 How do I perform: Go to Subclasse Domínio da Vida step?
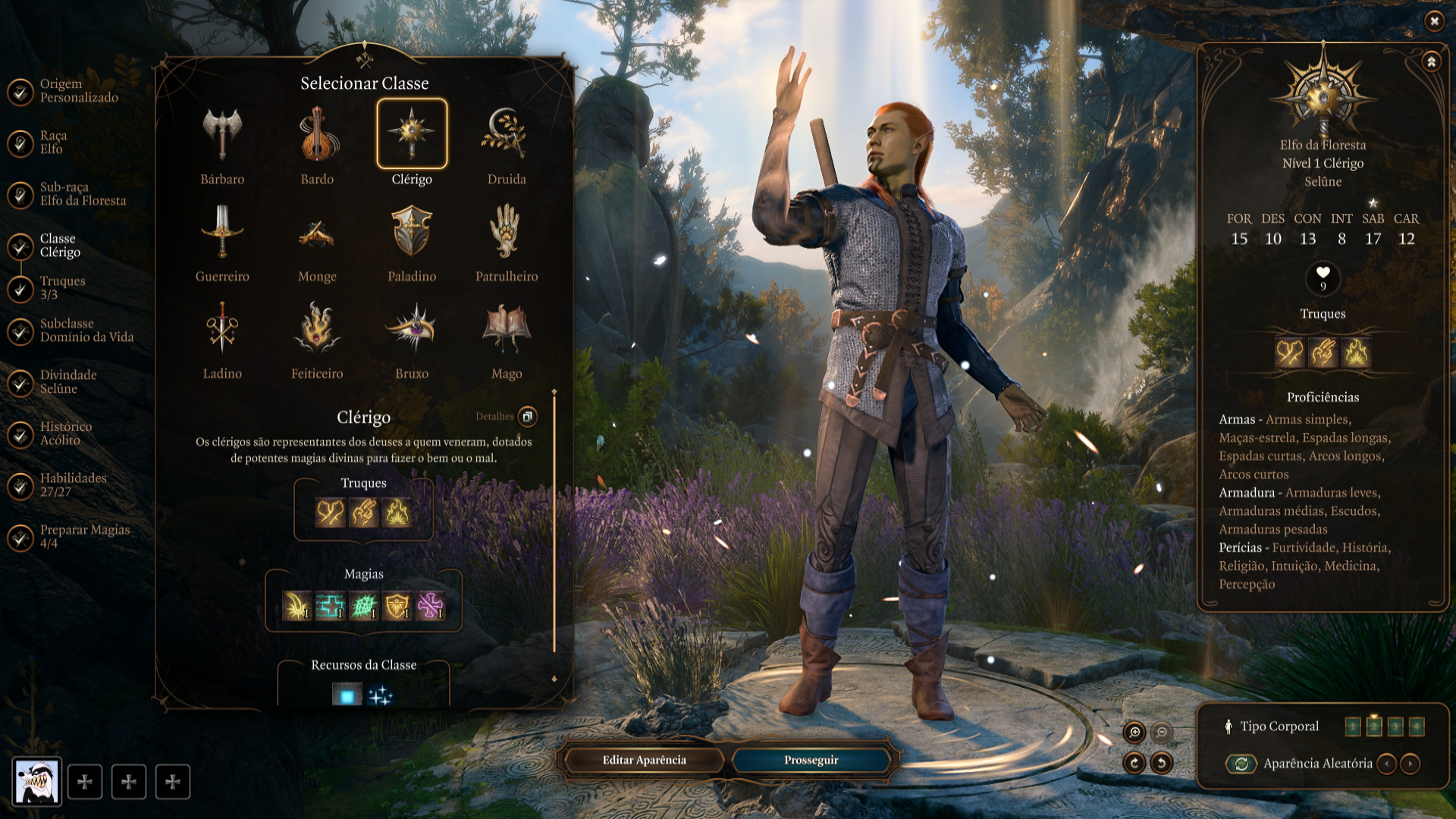[86, 330]
